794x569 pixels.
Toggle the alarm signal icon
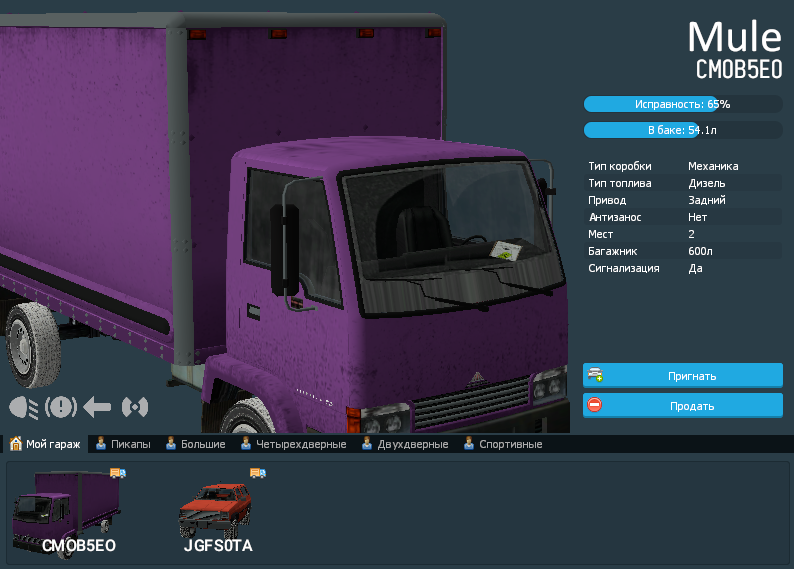(134, 407)
